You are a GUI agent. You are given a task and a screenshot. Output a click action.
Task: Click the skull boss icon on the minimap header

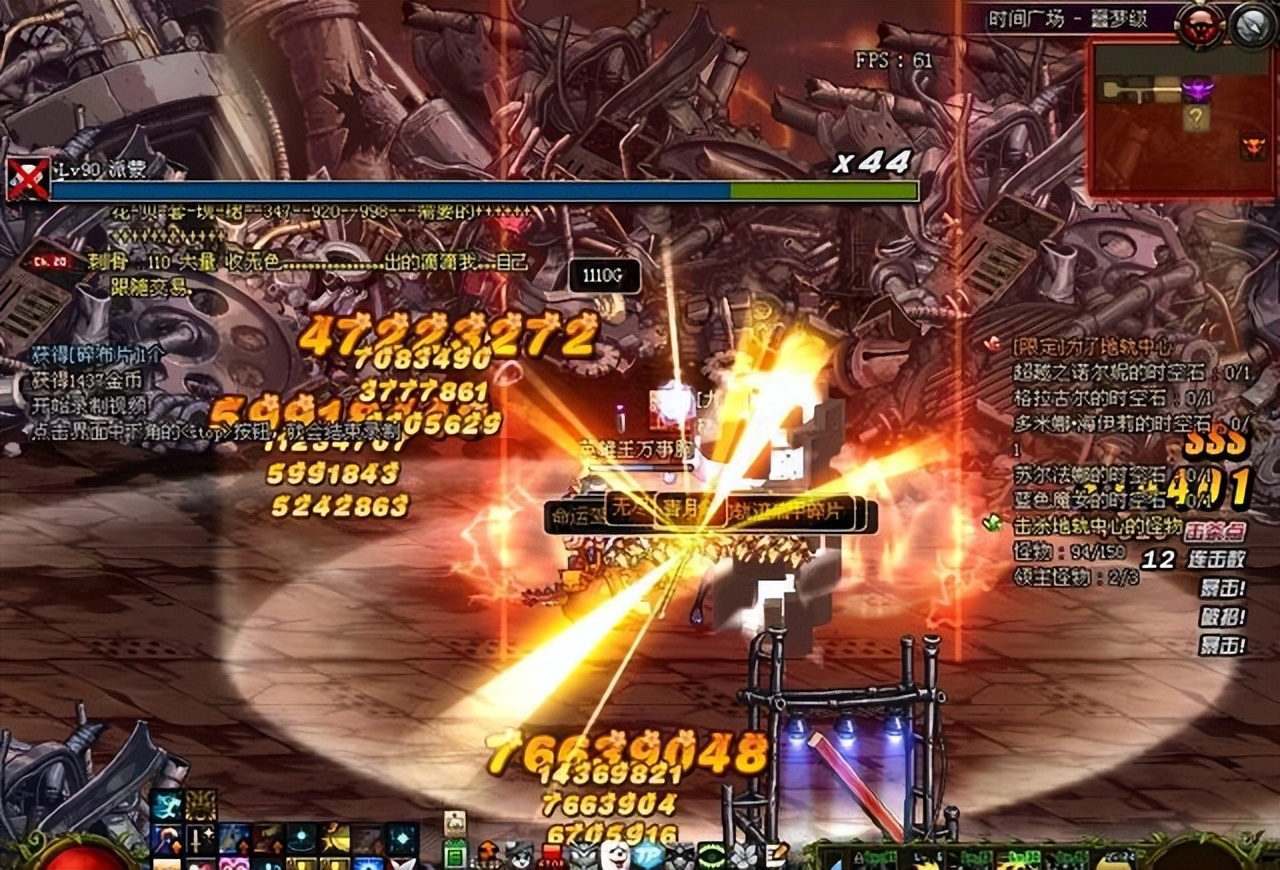pyautogui.click(x=1198, y=24)
